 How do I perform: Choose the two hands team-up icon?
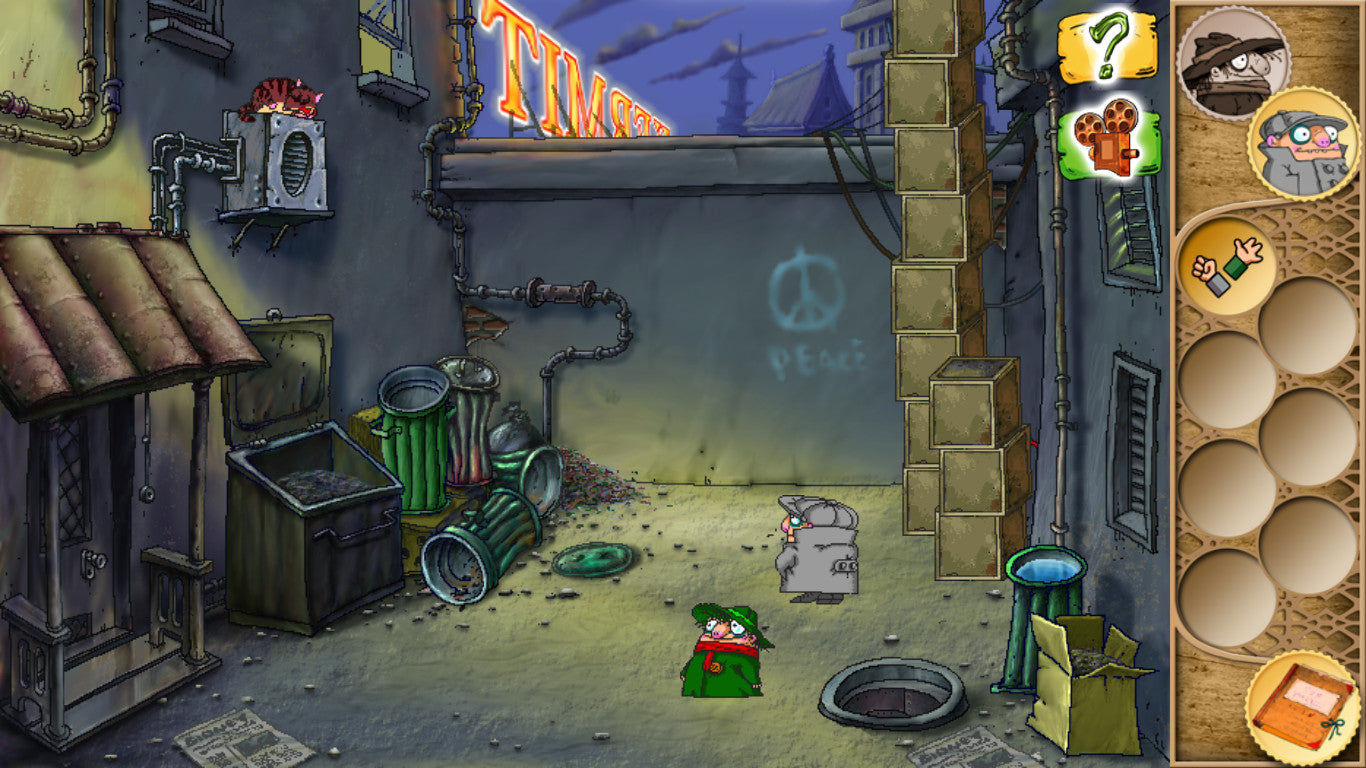[1225, 266]
